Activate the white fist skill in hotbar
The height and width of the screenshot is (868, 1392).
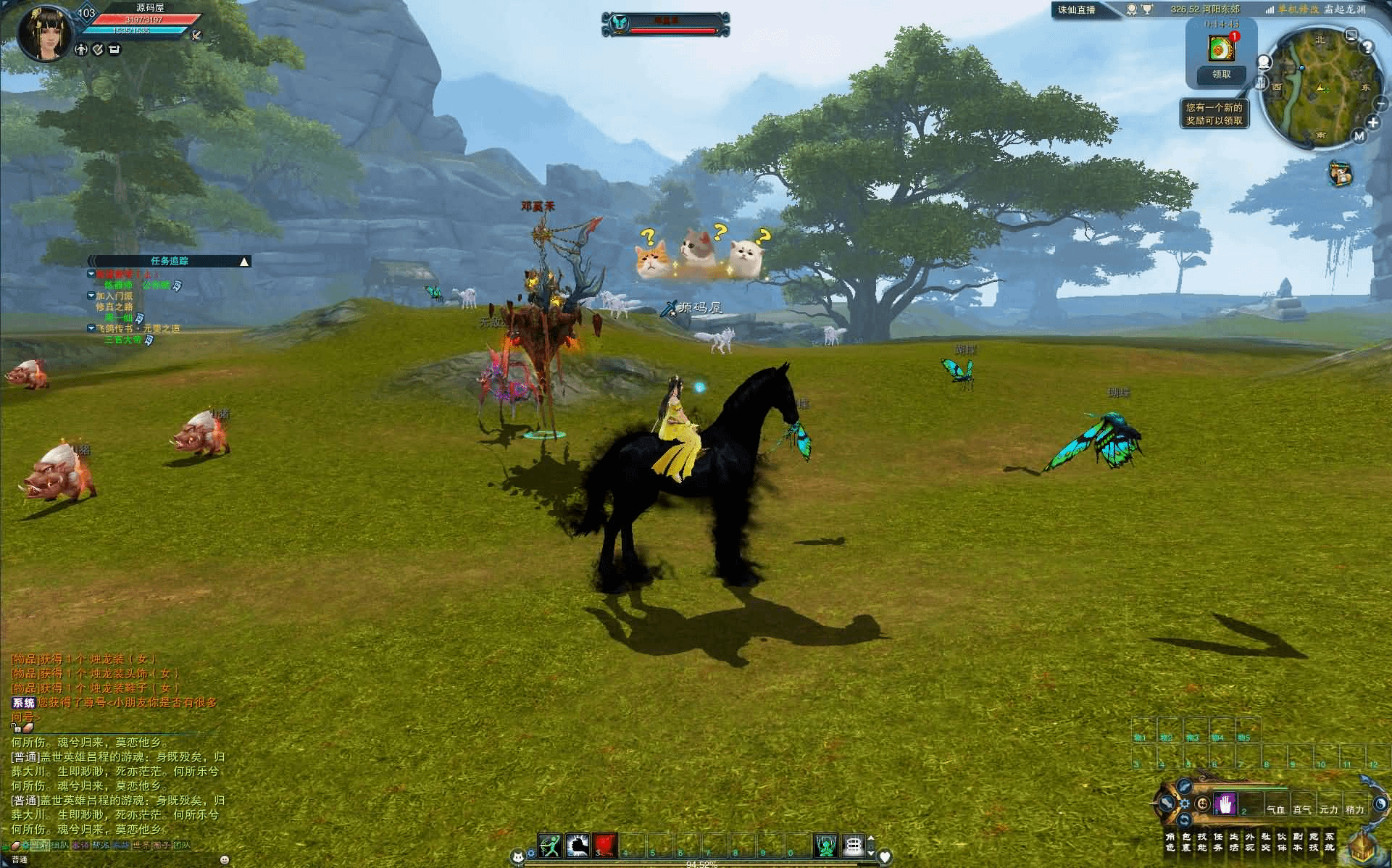pyautogui.click(x=578, y=845)
